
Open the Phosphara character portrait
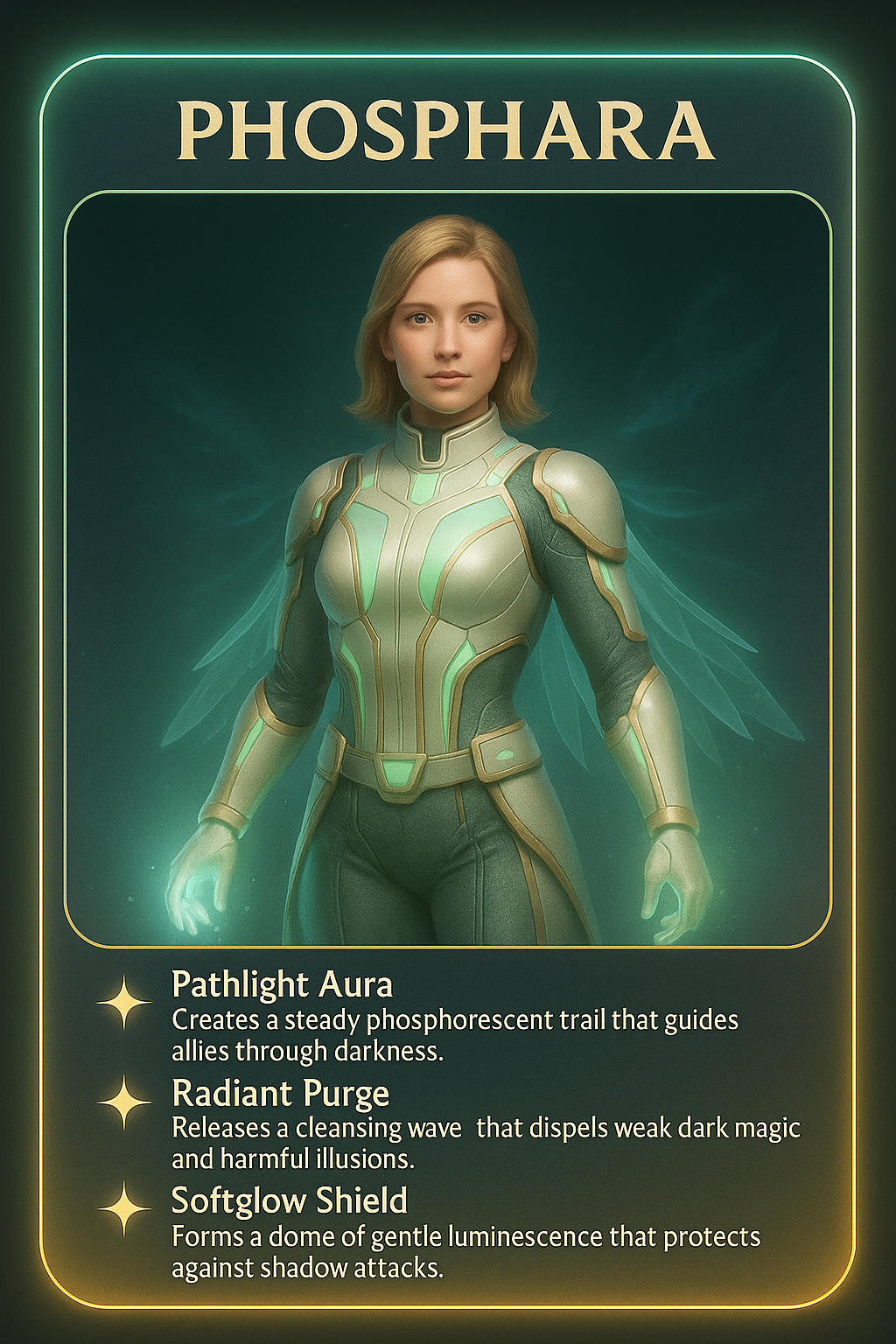[448, 569]
